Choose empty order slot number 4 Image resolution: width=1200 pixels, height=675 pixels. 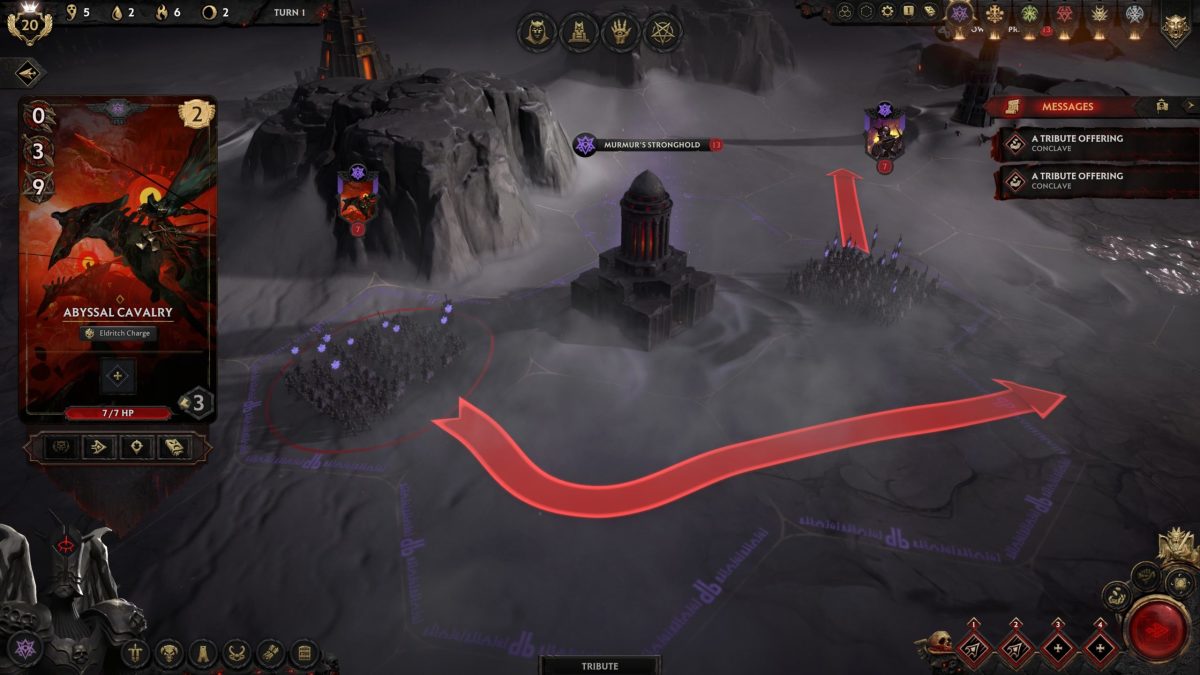click(x=1101, y=650)
